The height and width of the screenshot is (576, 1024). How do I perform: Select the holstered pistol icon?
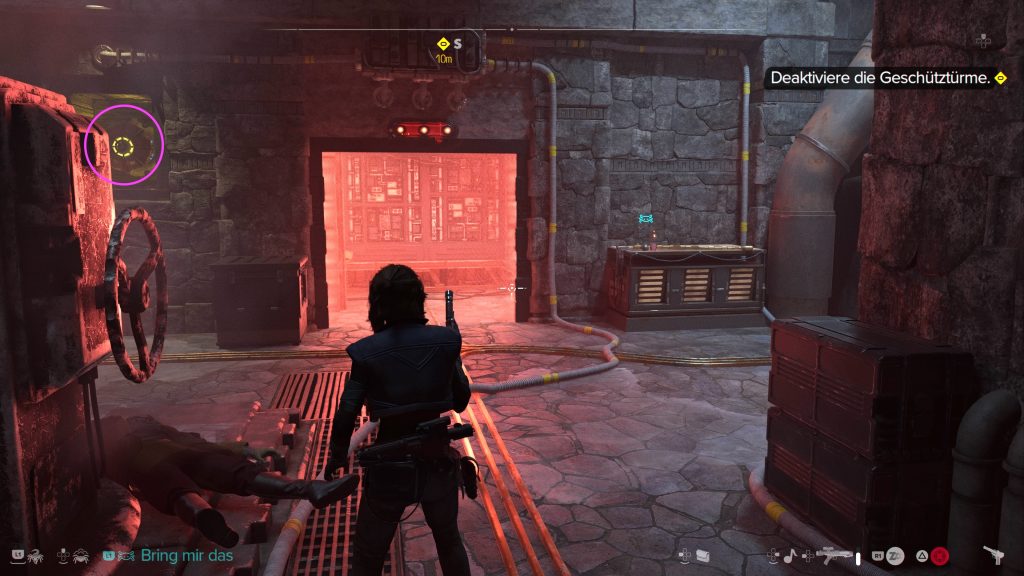(x=994, y=553)
